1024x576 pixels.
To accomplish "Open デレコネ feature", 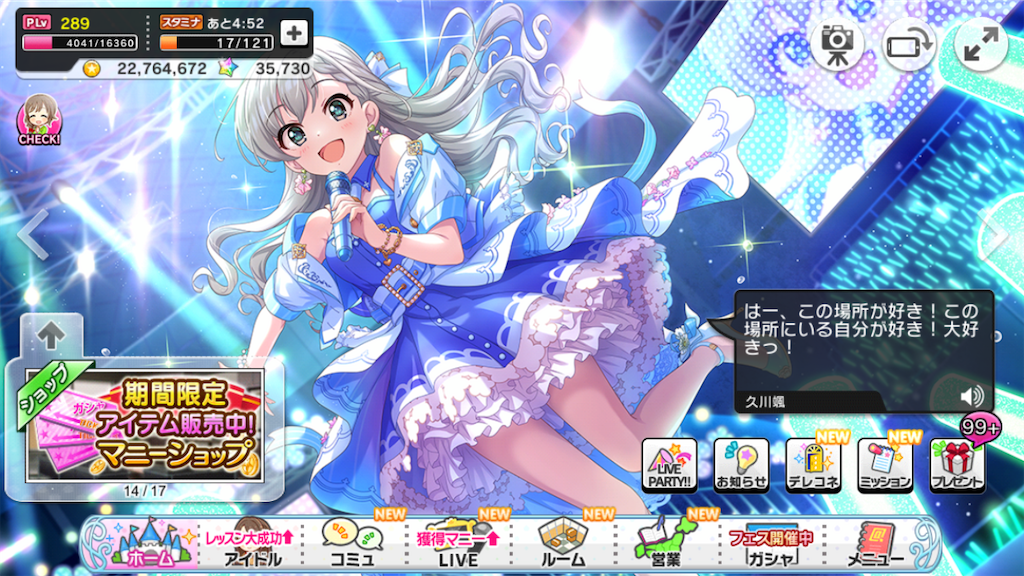I will [x=813, y=465].
